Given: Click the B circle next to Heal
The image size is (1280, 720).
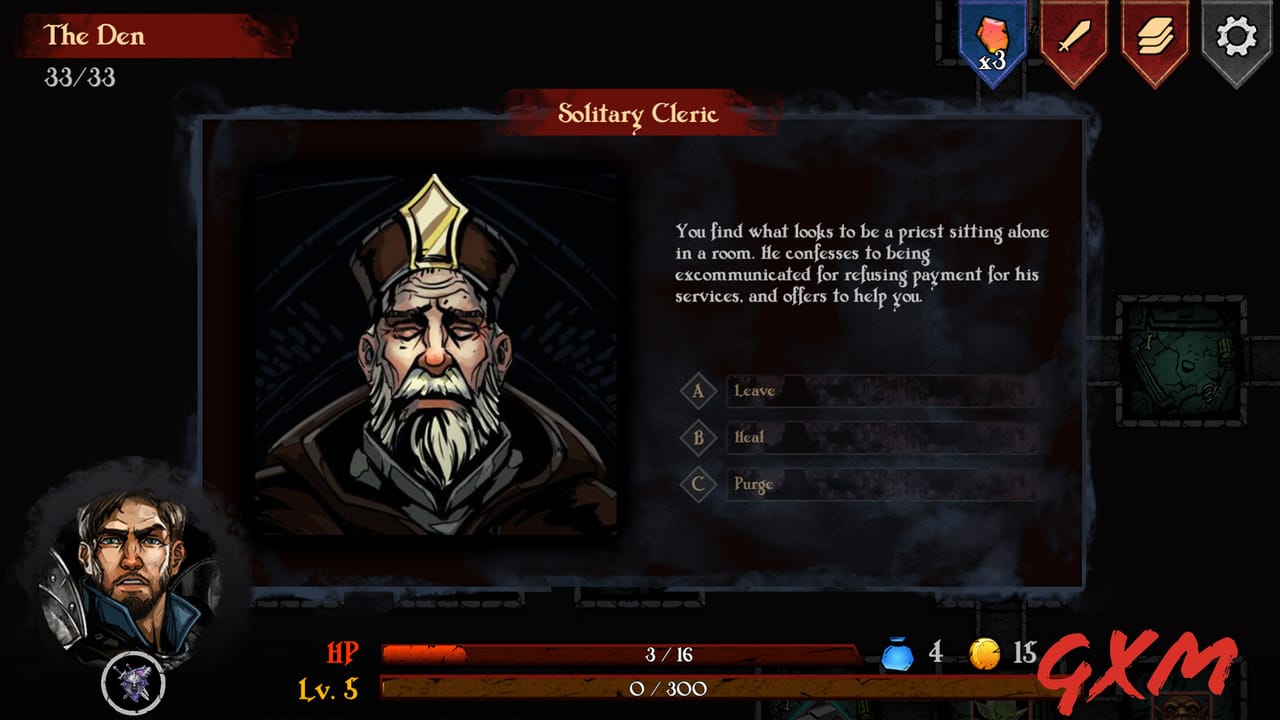Looking at the screenshot, I should pos(698,438).
